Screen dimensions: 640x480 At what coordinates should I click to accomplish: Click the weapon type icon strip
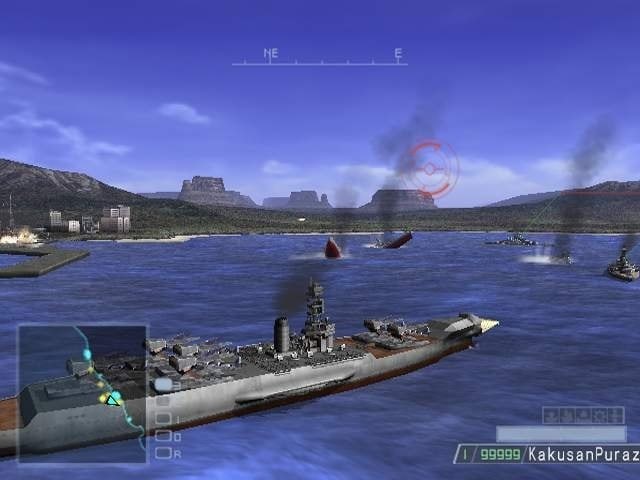(x=583, y=415)
